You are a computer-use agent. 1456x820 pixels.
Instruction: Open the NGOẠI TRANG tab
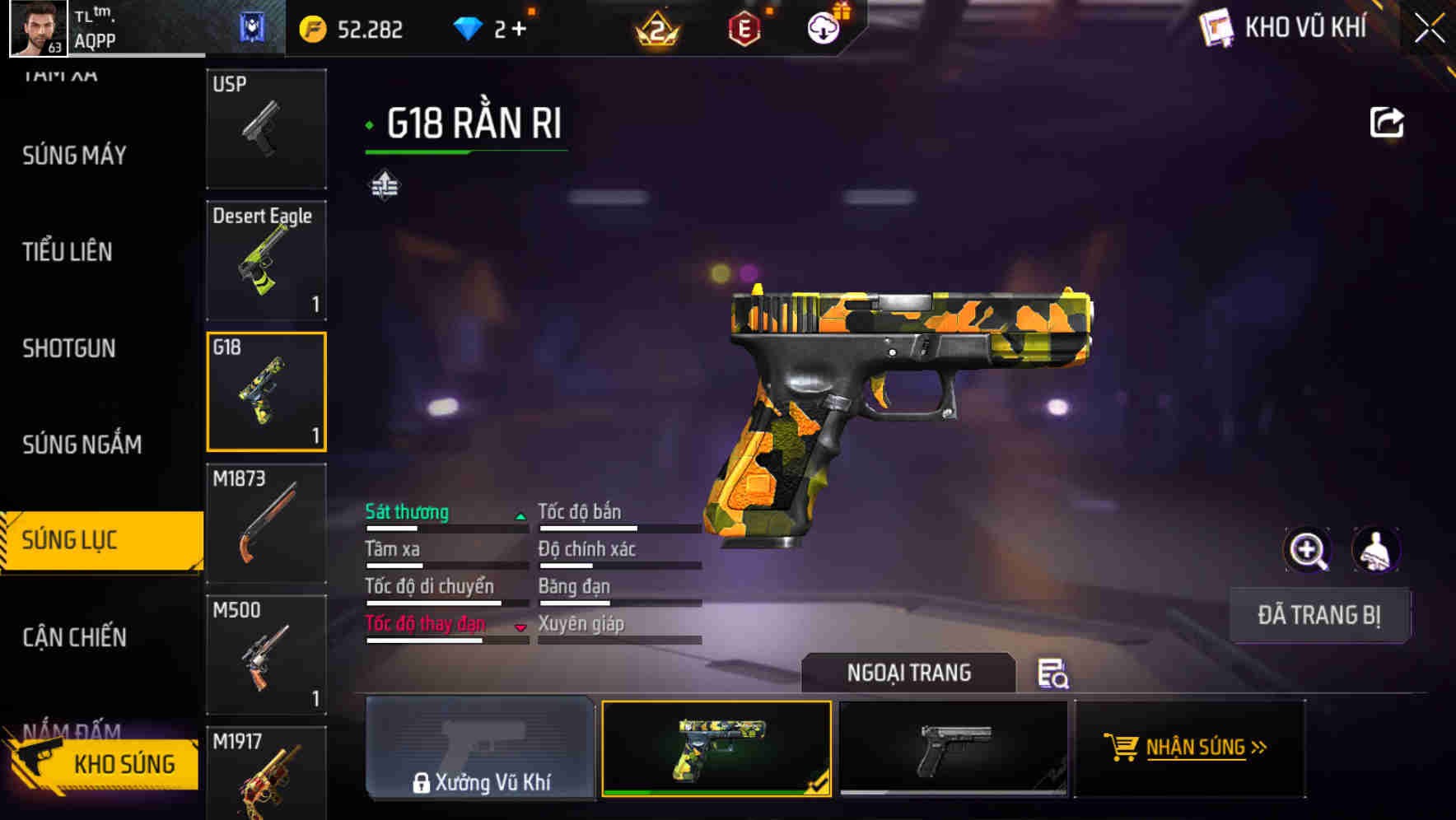909,673
